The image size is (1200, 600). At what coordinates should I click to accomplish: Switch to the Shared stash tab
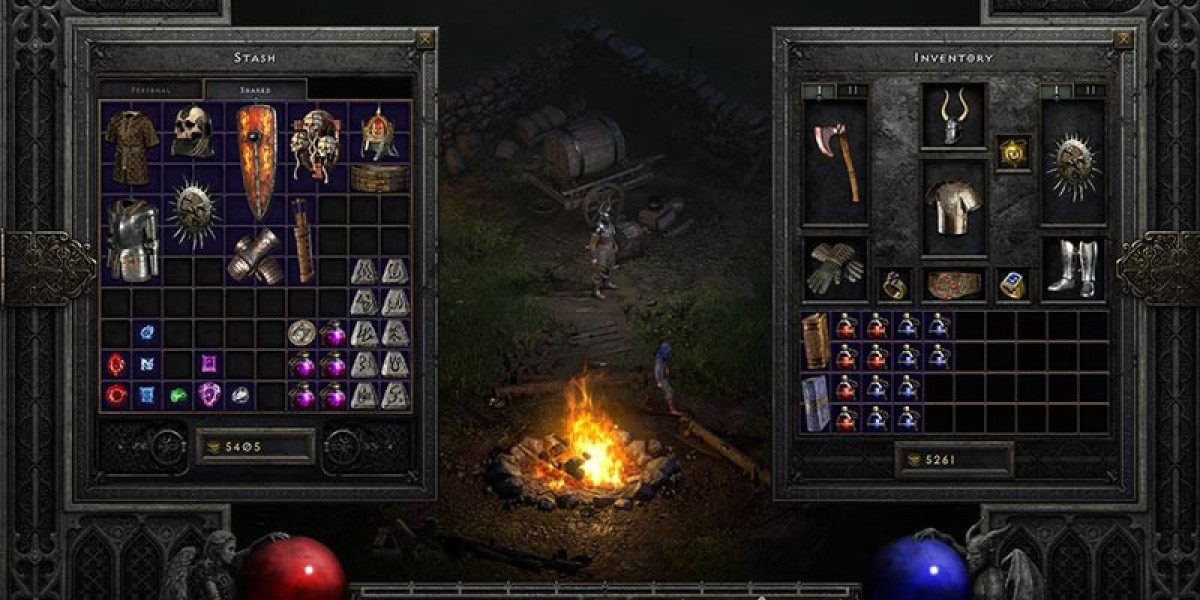tap(255, 89)
